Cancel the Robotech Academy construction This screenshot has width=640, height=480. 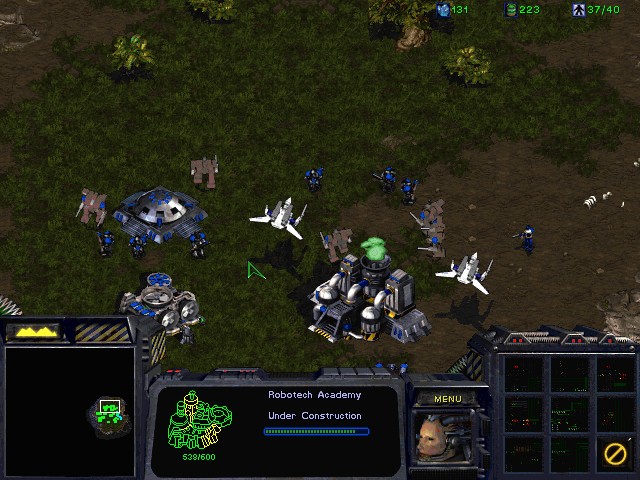click(614, 453)
